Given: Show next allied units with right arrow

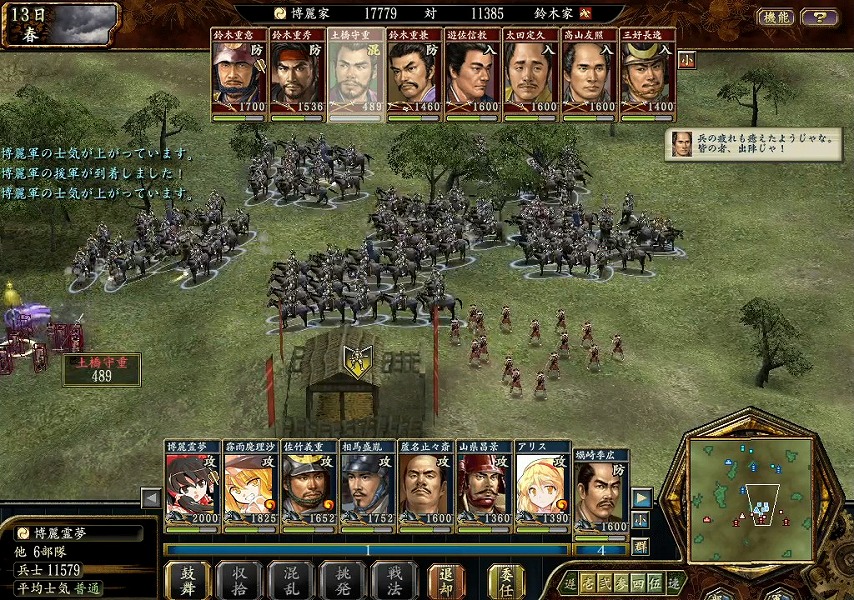Looking at the screenshot, I should pyautogui.click(x=641, y=498).
